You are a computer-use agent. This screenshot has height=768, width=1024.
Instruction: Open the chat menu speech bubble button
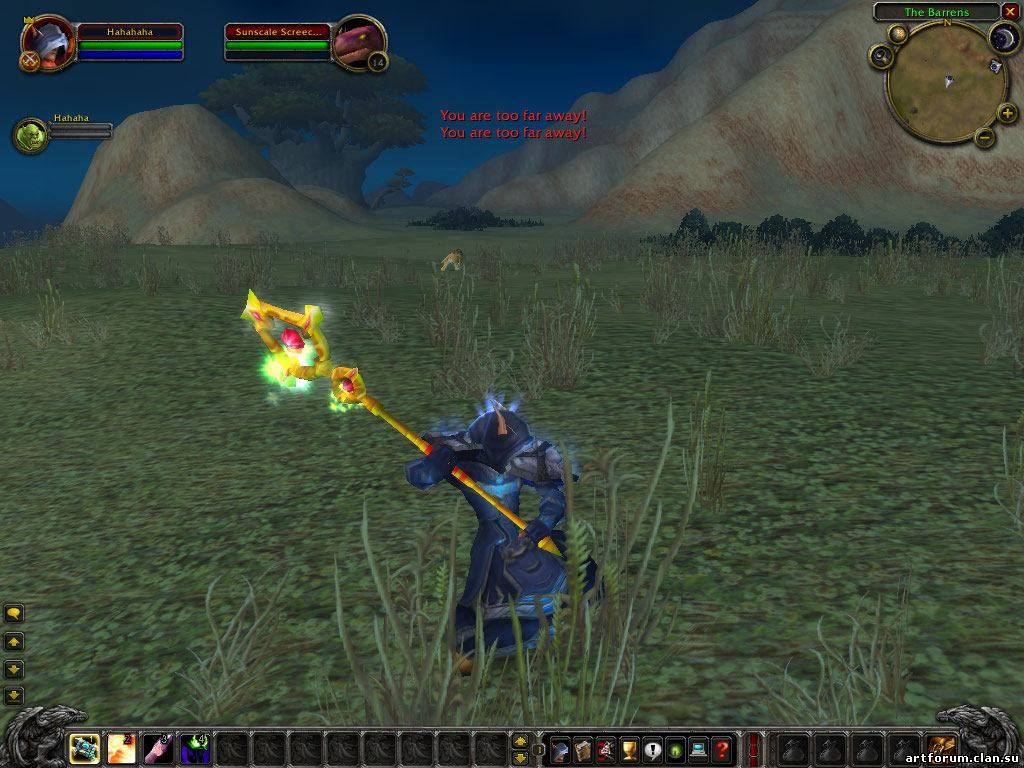14,613
